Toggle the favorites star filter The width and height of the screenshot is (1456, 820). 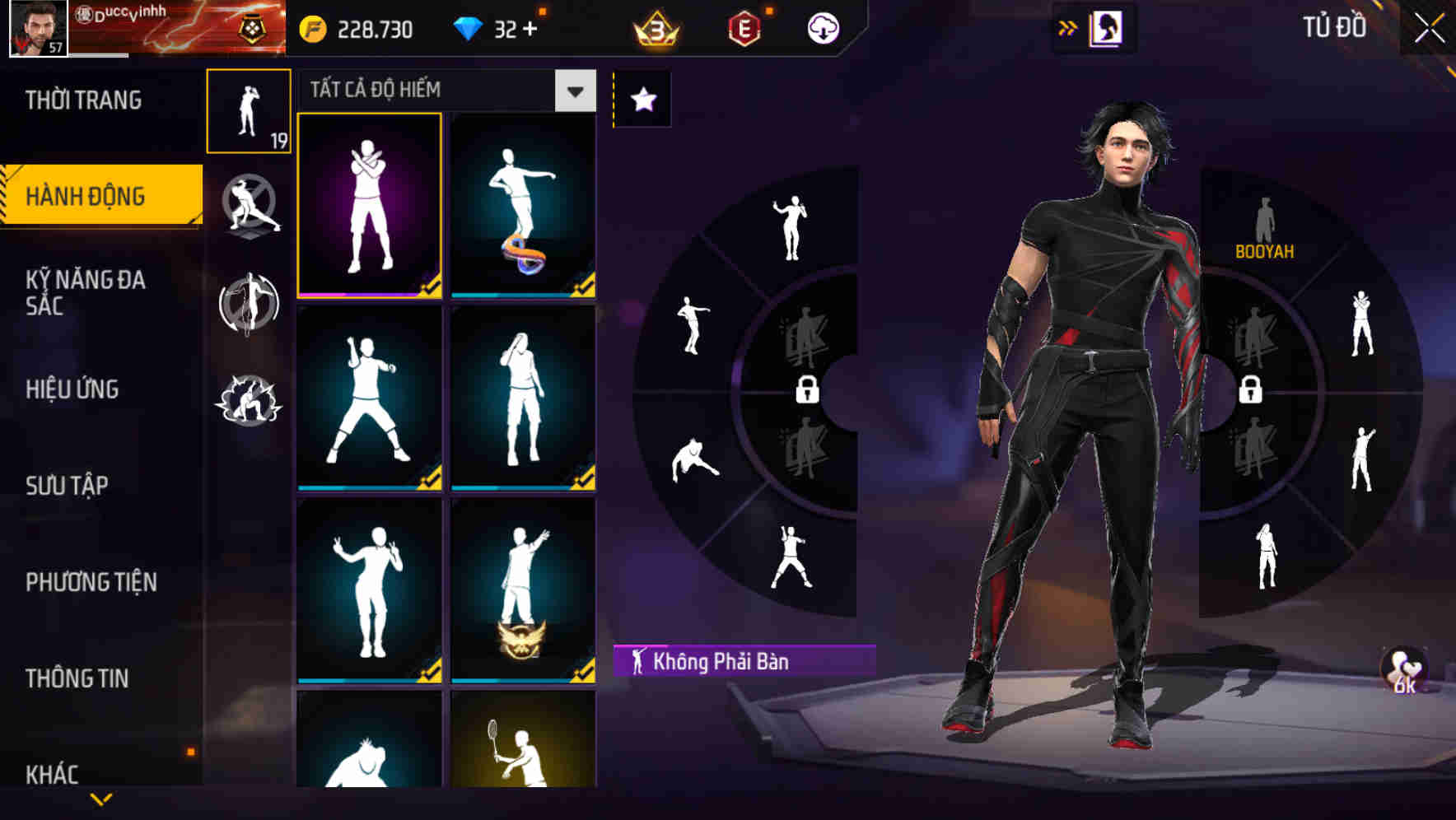[642, 98]
